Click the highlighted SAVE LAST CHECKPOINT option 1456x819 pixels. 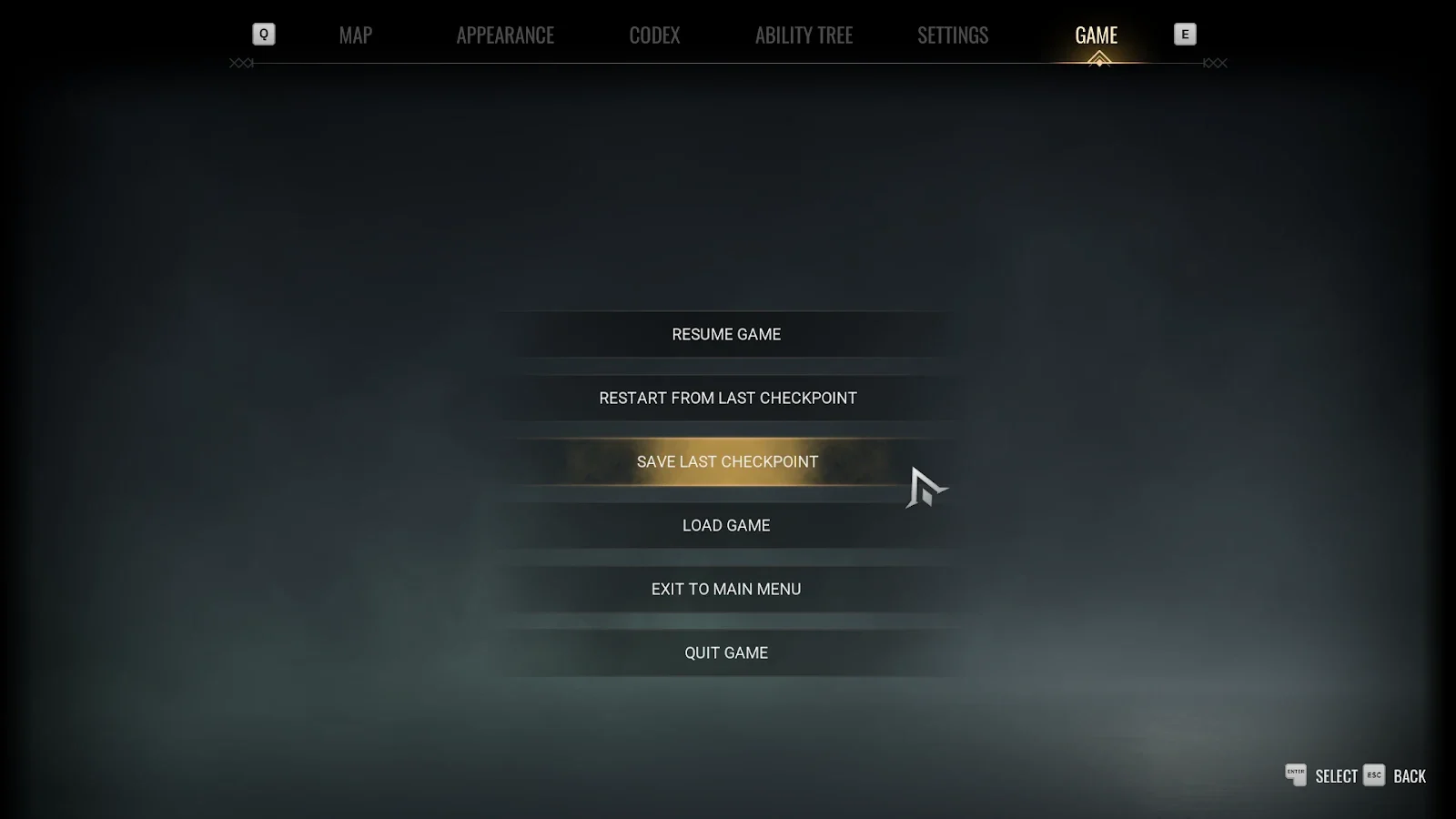[727, 461]
